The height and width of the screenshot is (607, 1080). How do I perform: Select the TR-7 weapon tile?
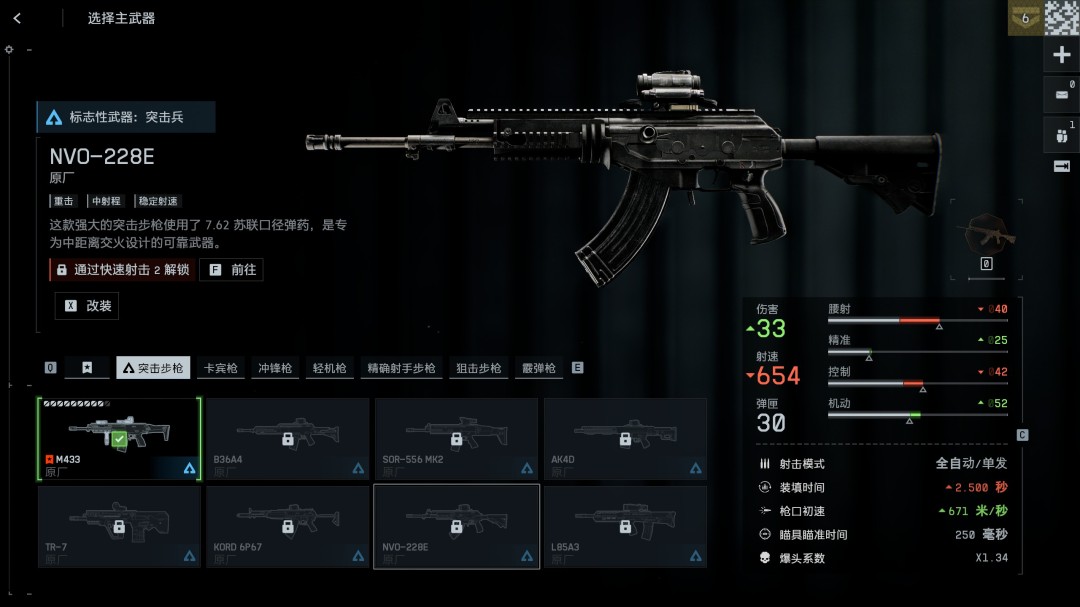click(x=119, y=526)
